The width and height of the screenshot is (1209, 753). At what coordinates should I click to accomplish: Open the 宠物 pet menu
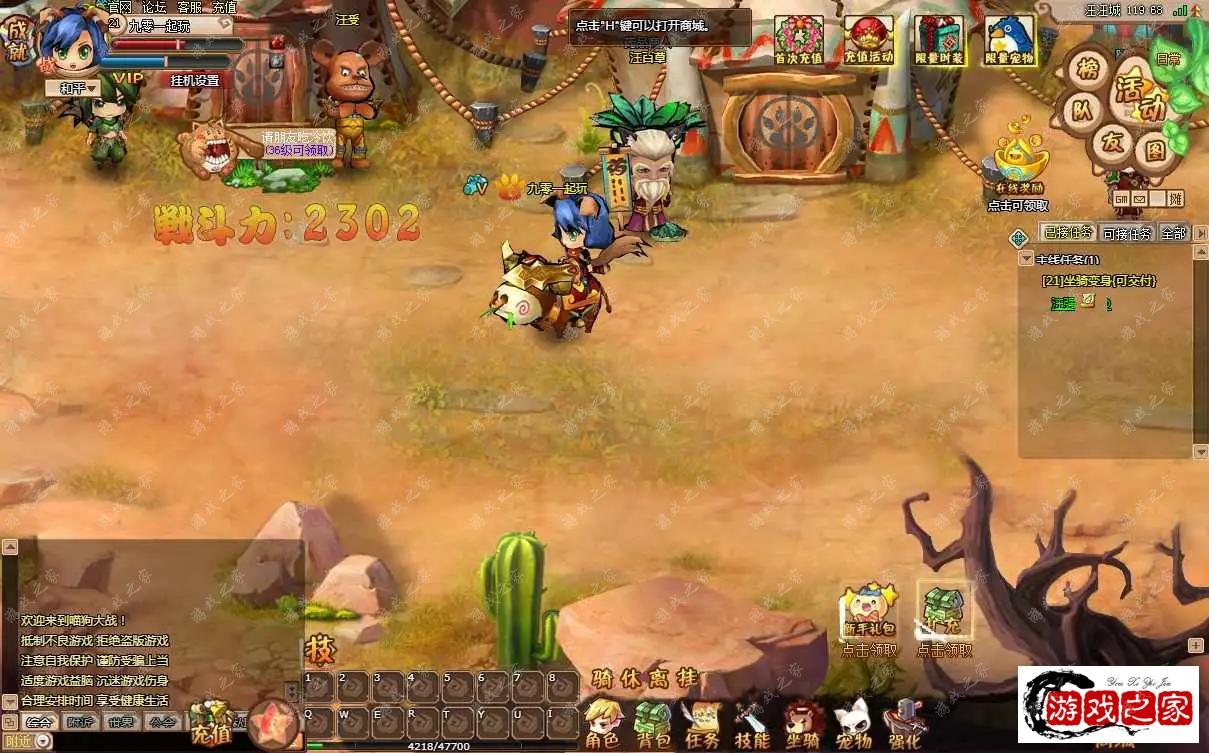(853, 726)
